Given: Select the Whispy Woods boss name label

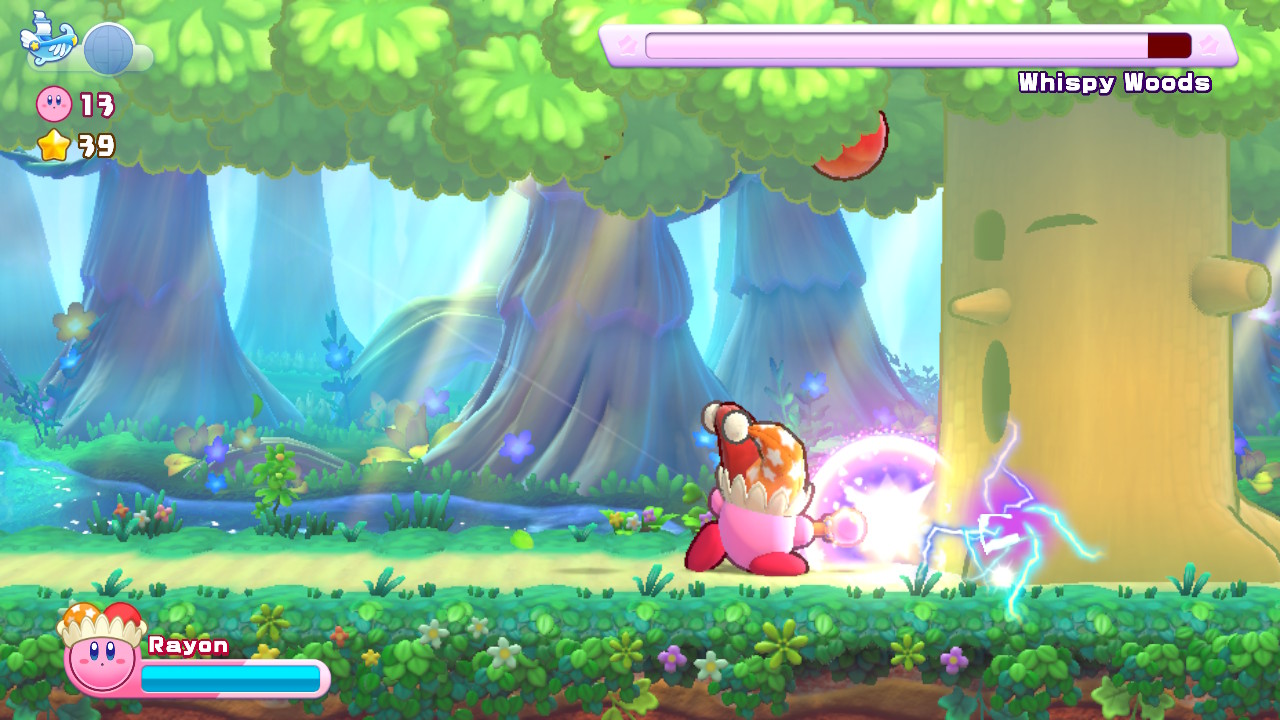Looking at the screenshot, I should (1113, 83).
